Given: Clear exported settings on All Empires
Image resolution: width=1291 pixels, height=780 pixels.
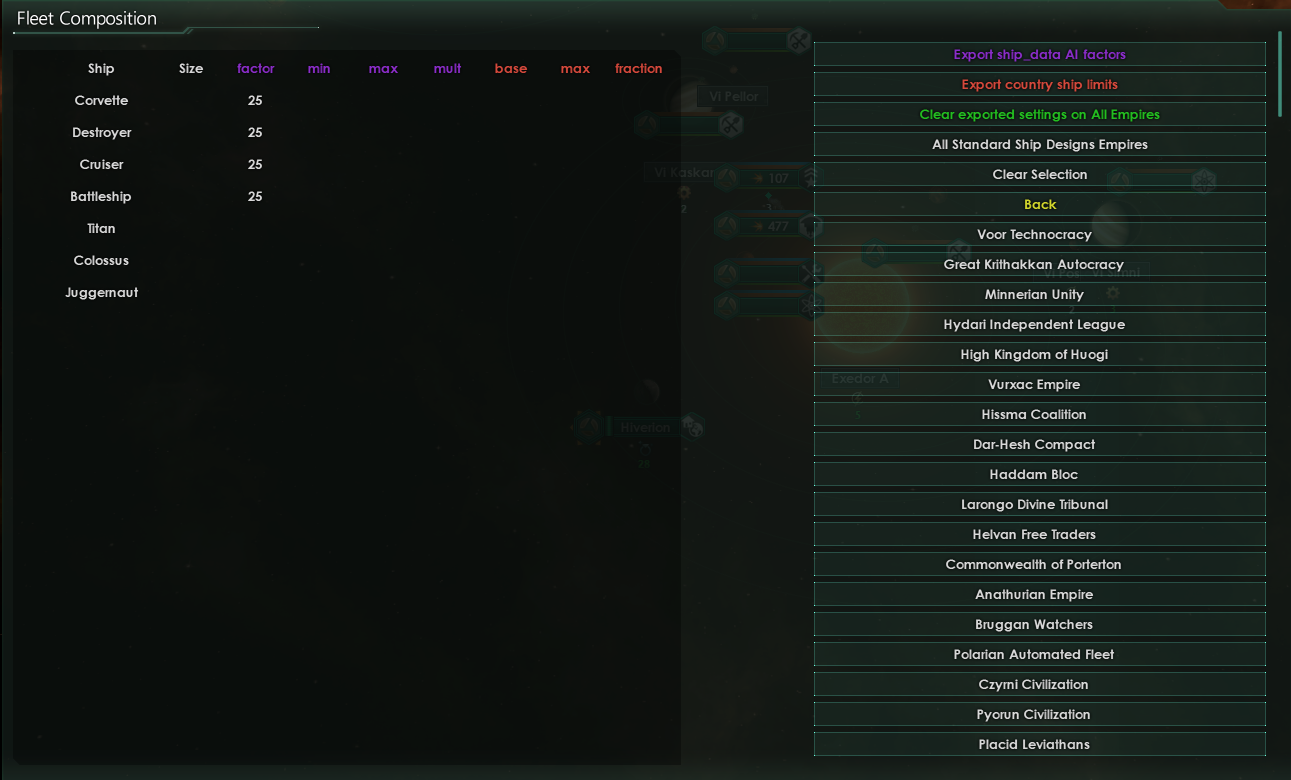Looking at the screenshot, I should point(1040,114).
